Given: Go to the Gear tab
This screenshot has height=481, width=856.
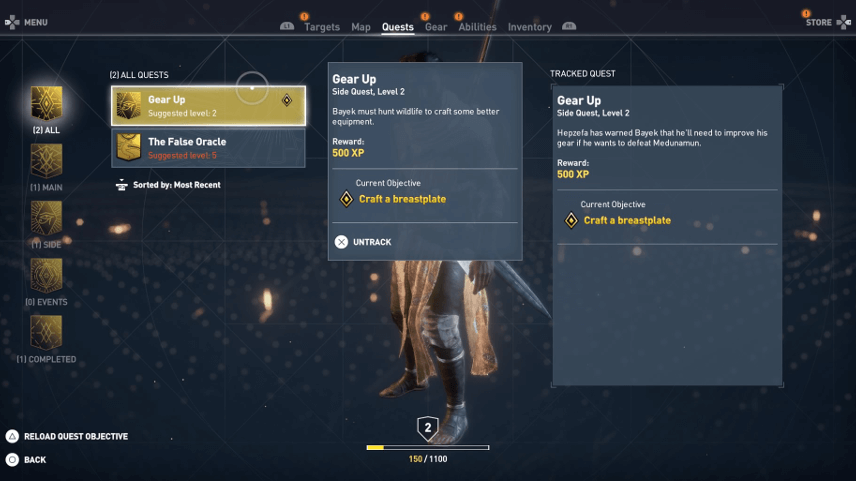Looking at the screenshot, I should click(436, 27).
